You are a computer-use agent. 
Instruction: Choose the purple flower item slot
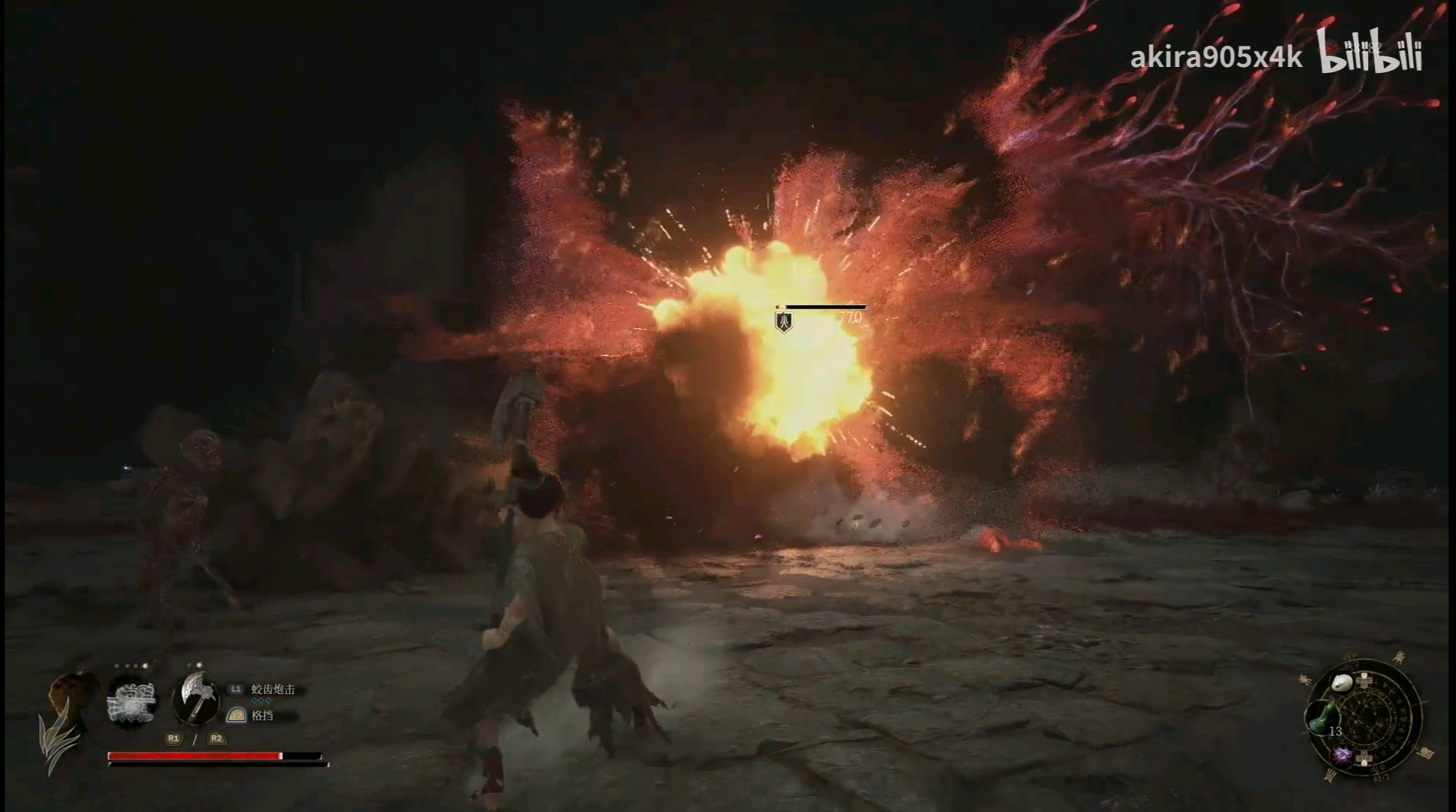pyautogui.click(x=1342, y=756)
